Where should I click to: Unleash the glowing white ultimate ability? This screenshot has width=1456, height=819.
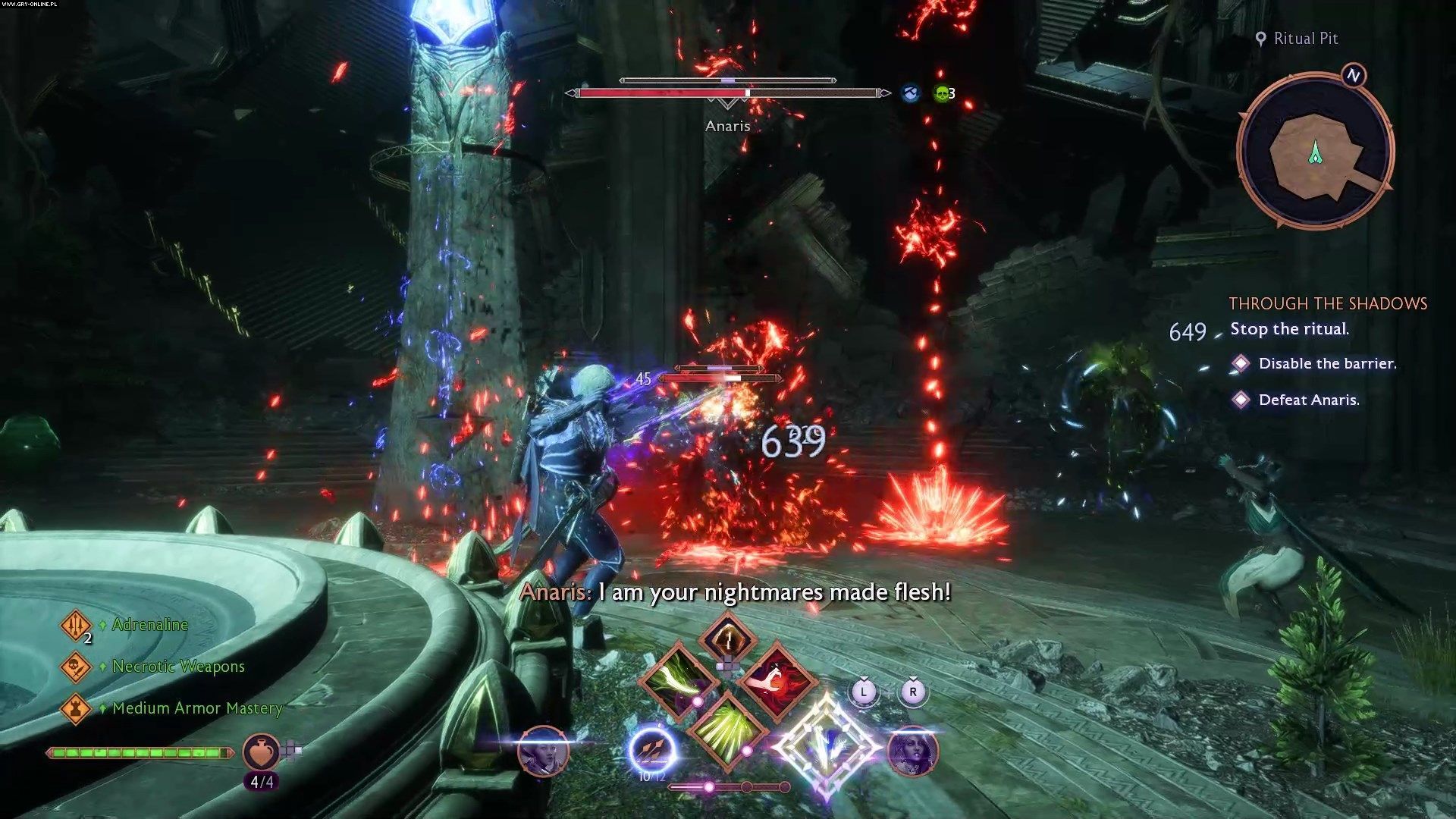pyautogui.click(x=827, y=747)
